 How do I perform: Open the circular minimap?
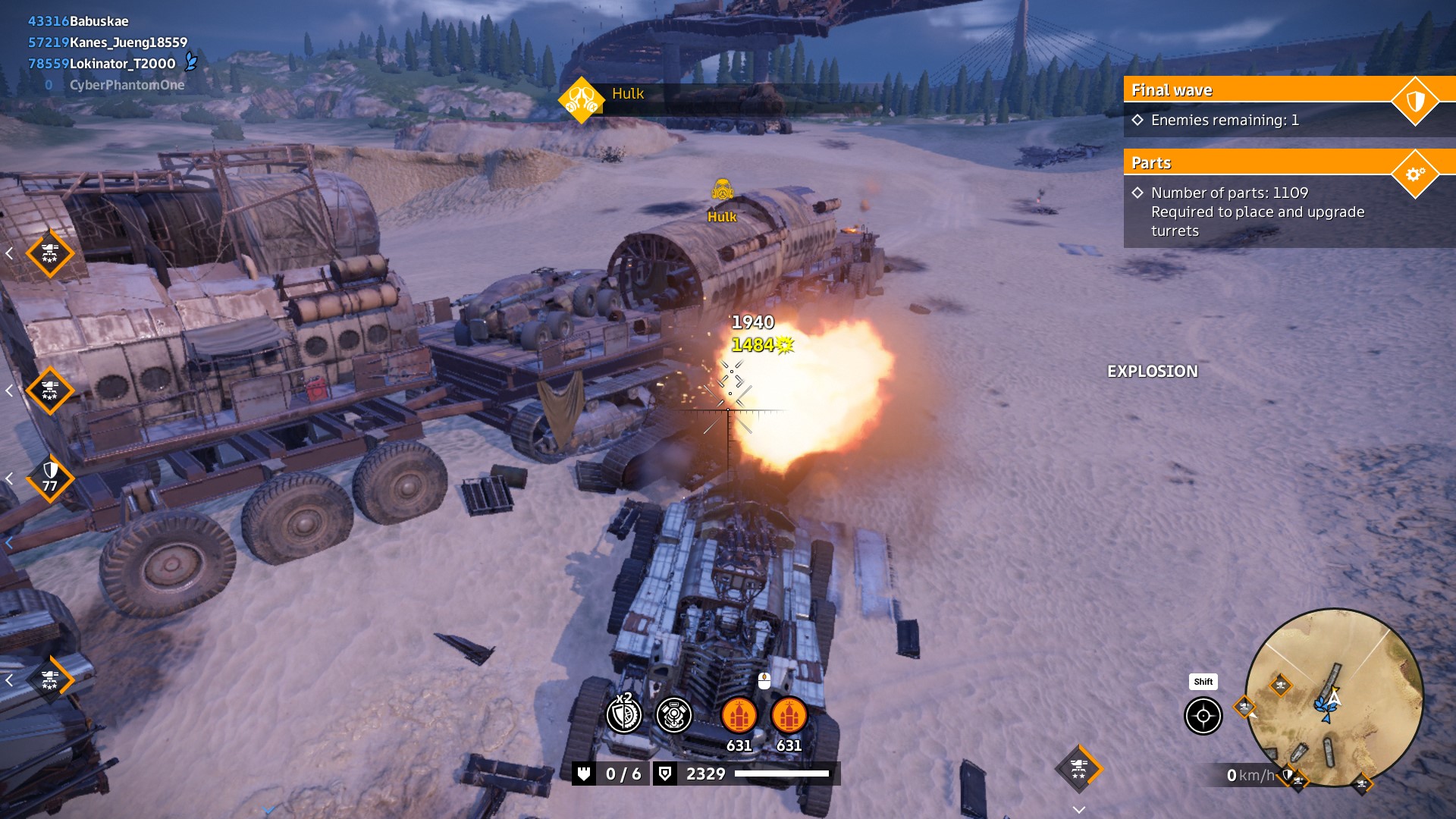coord(1334,698)
